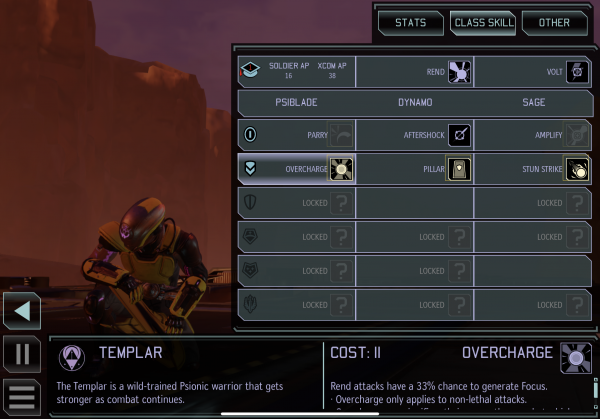Select the Rend ability

click(x=414, y=71)
